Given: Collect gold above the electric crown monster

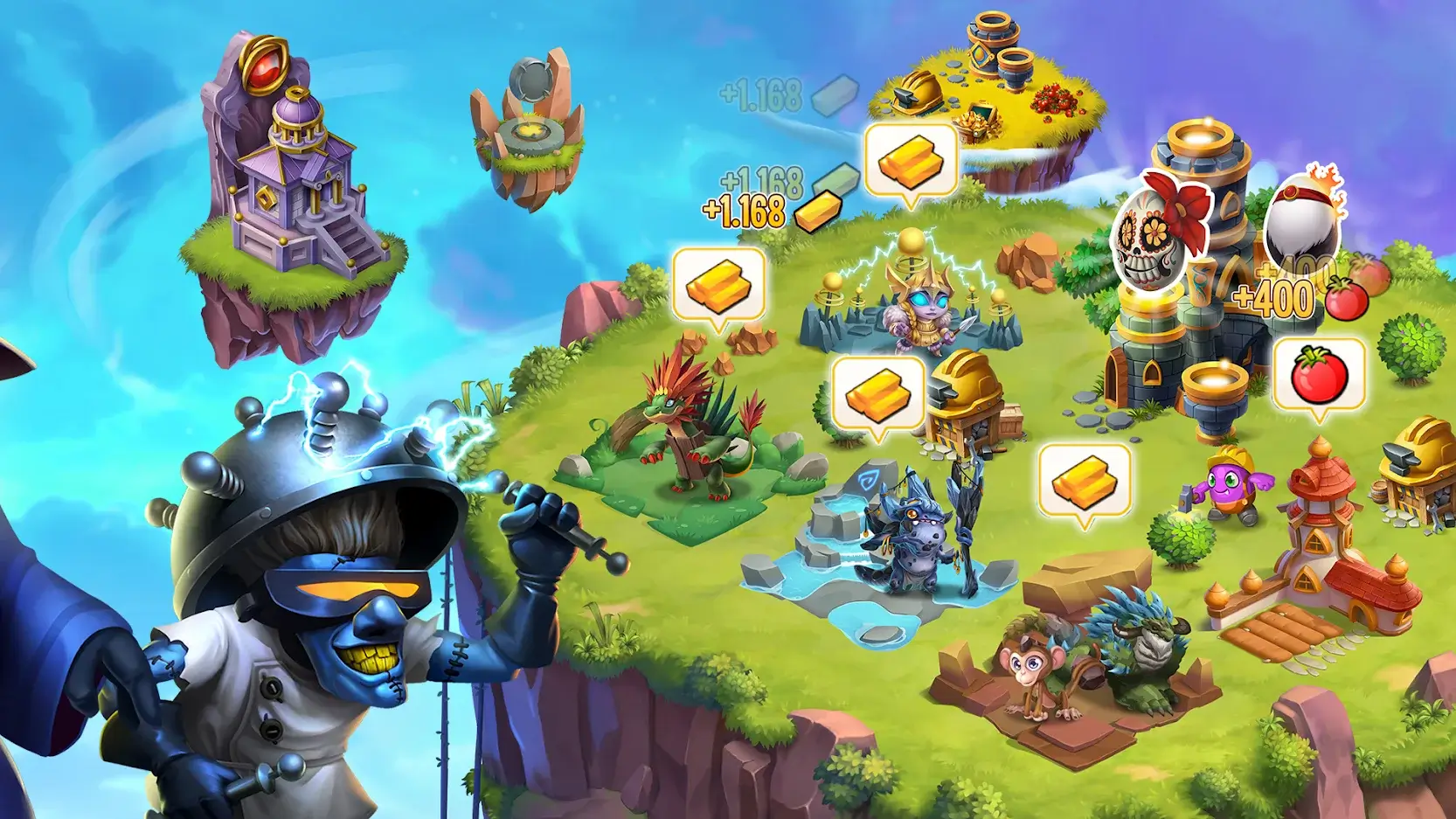Looking at the screenshot, I should coord(909,162).
